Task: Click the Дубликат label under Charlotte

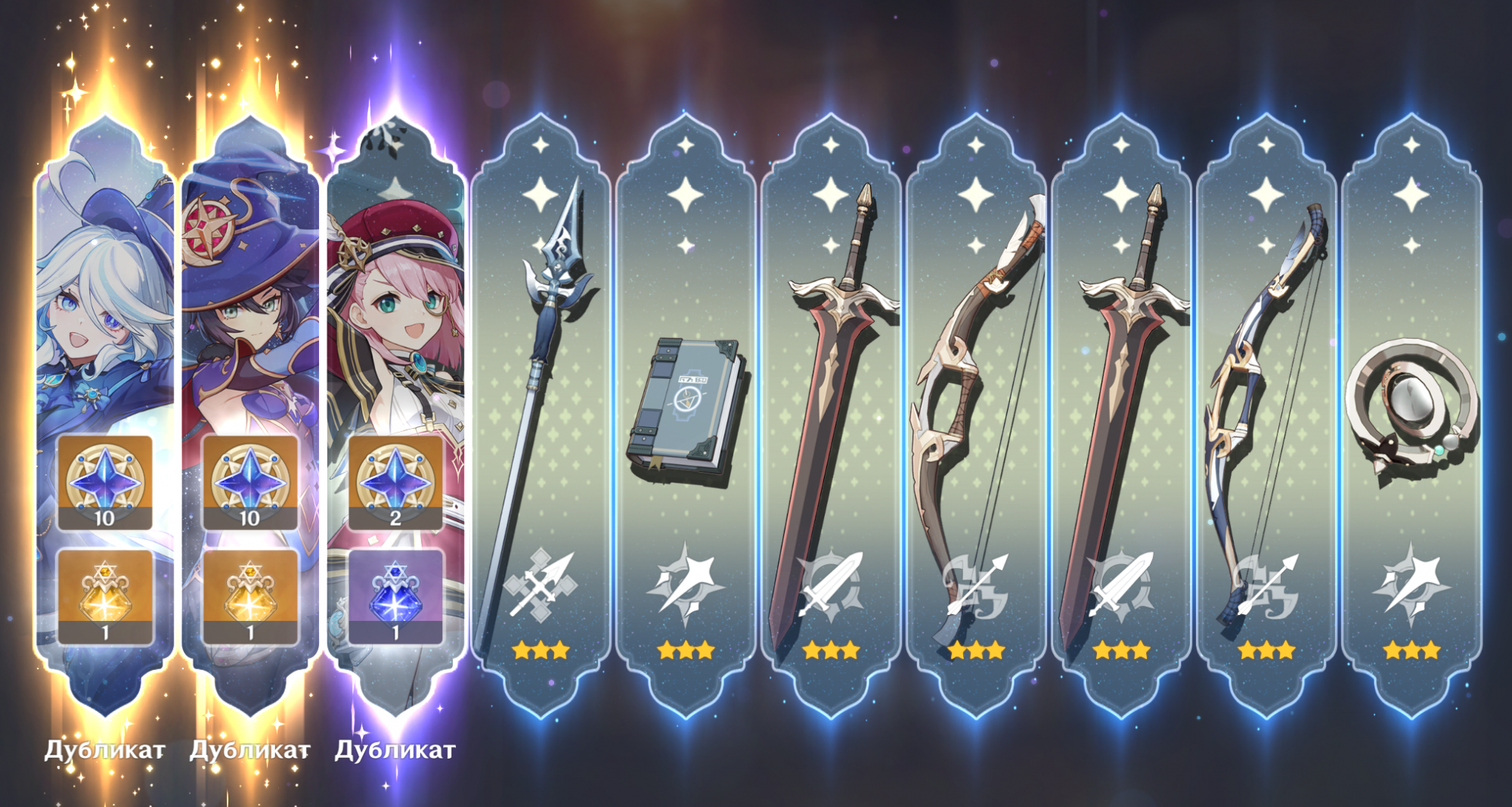Action: (396, 751)
